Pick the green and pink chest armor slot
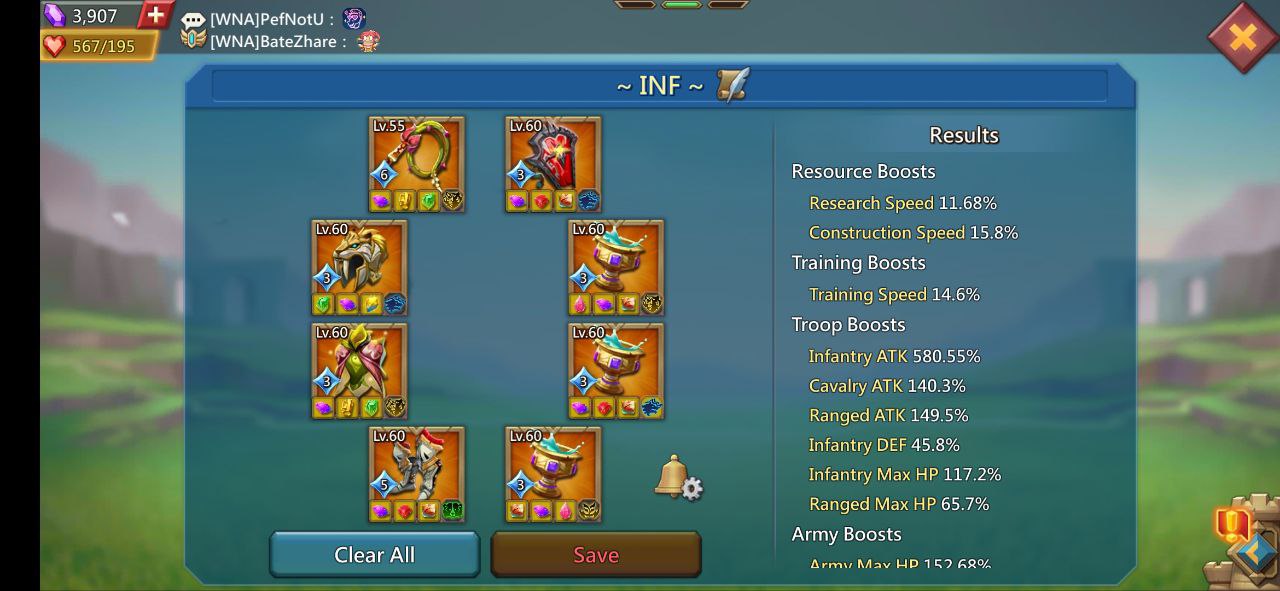 click(359, 370)
